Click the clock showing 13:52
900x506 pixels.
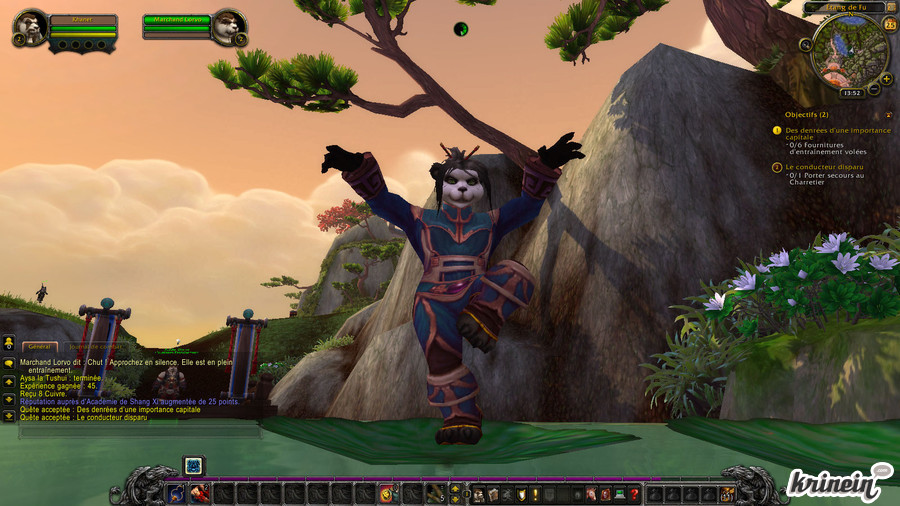point(851,93)
